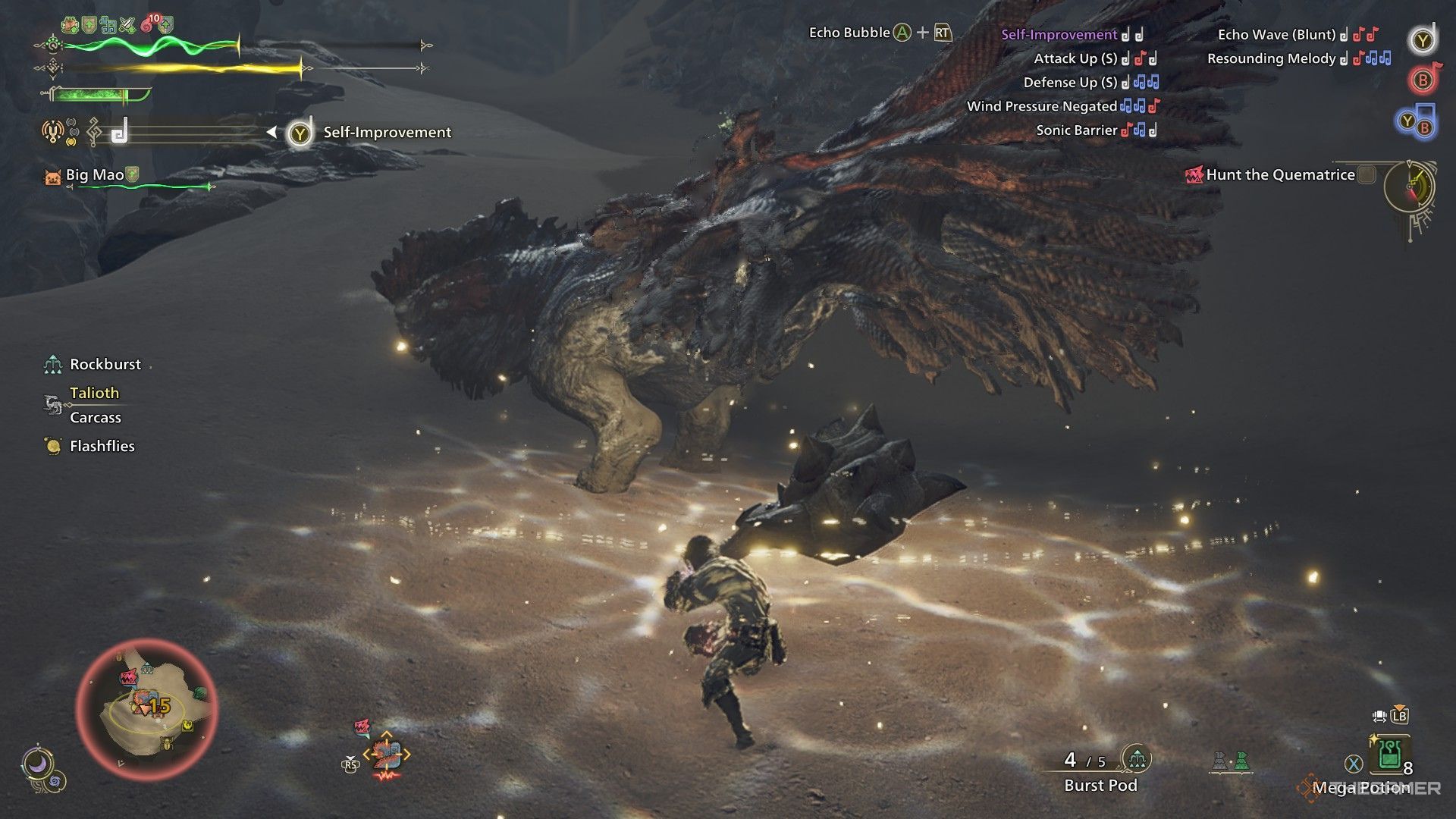
Task: Select the Burst Pod slinger ammo icon
Action: (x=1137, y=759)
